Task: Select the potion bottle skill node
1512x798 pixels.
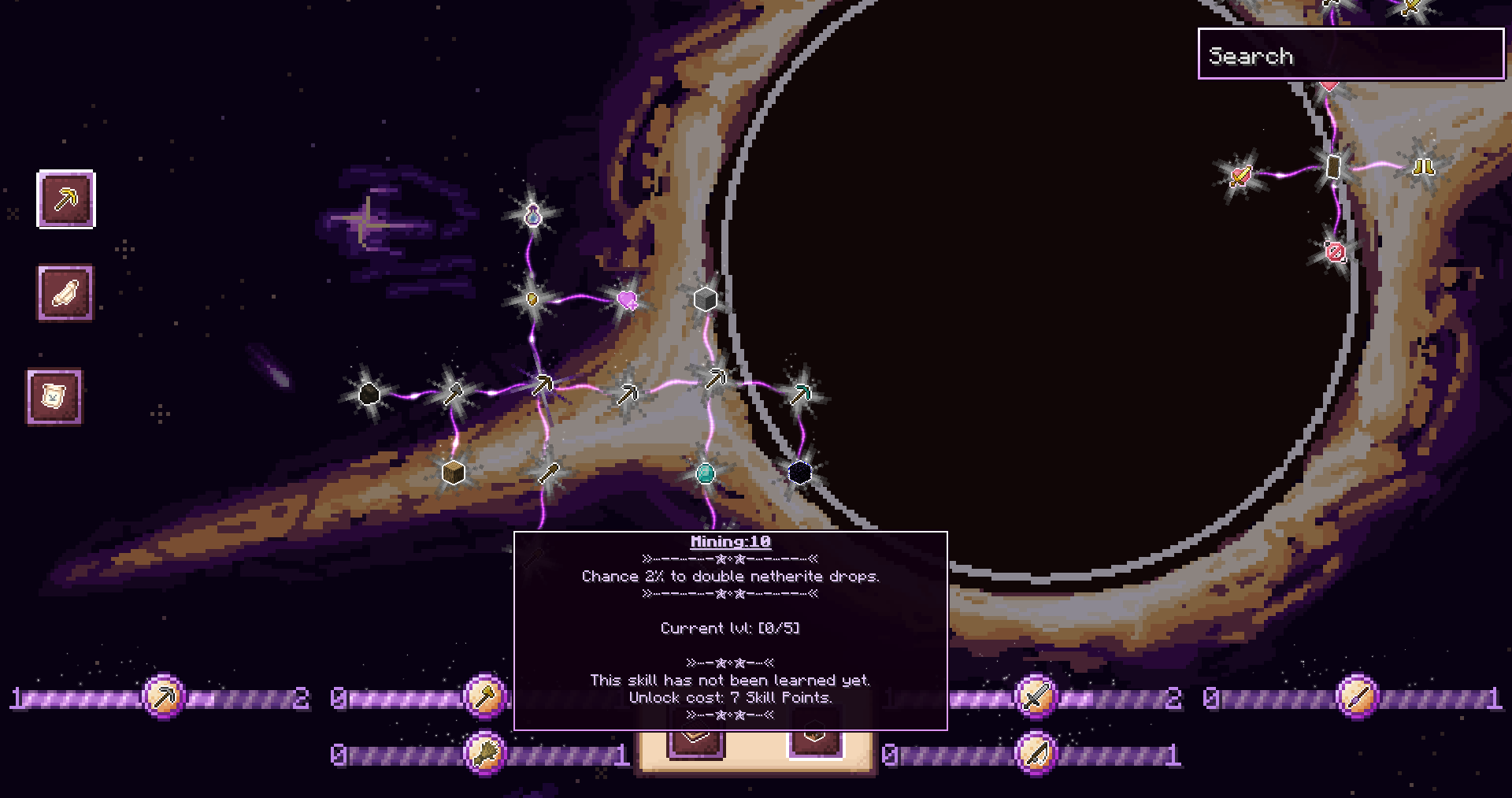Action: click(x=533, y=214)
